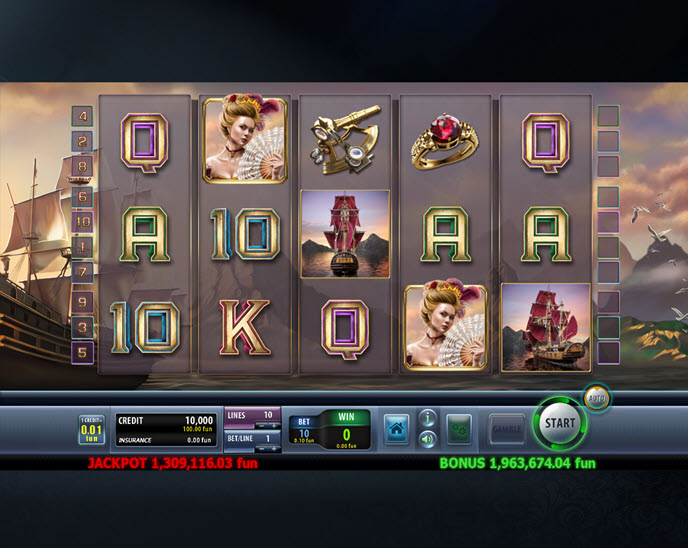
Task: Select payline number 2 marker
Action: 83,142
